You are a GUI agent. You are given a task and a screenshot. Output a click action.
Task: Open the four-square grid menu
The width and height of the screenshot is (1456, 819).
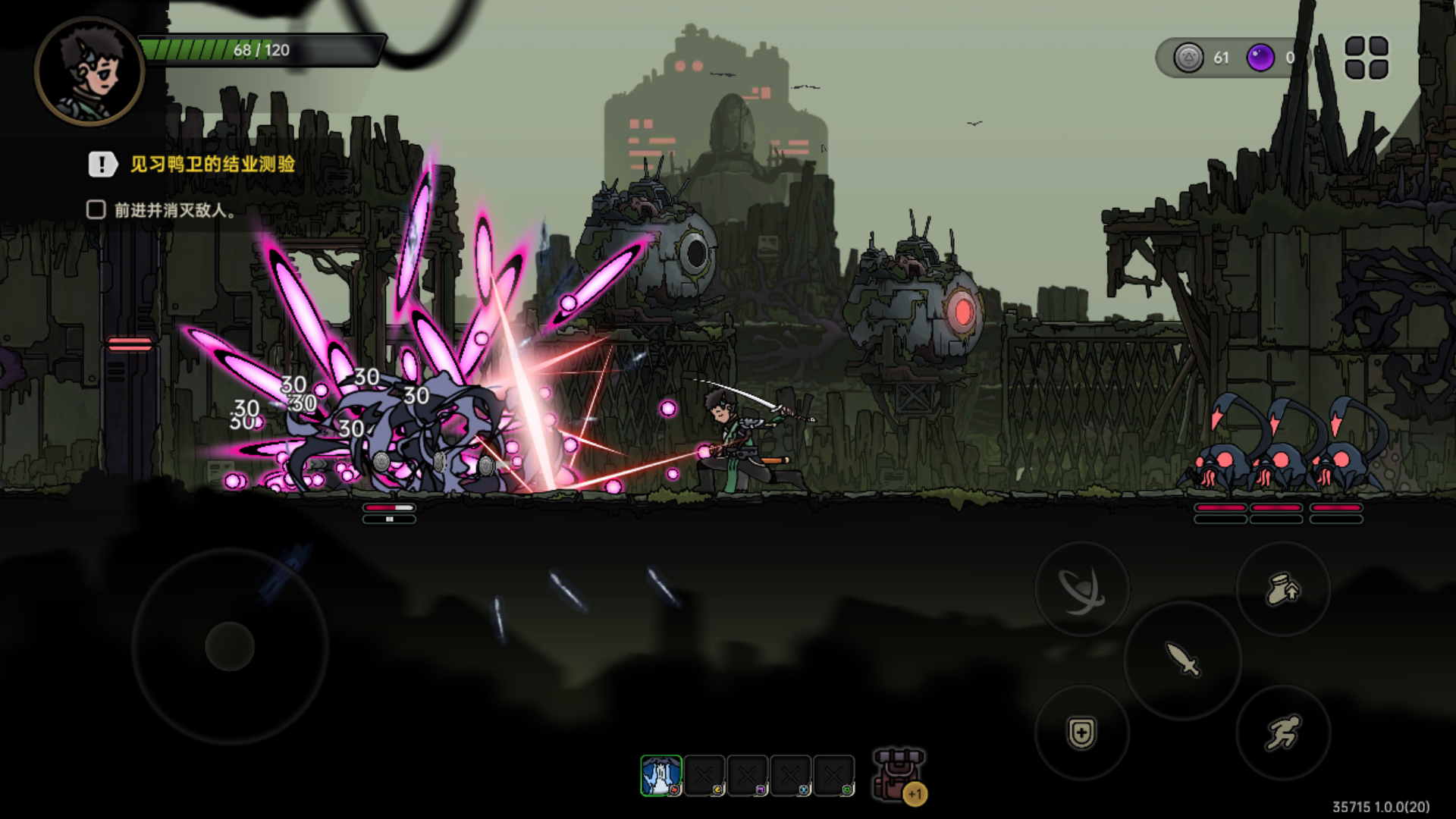(x=1367, y=58)
